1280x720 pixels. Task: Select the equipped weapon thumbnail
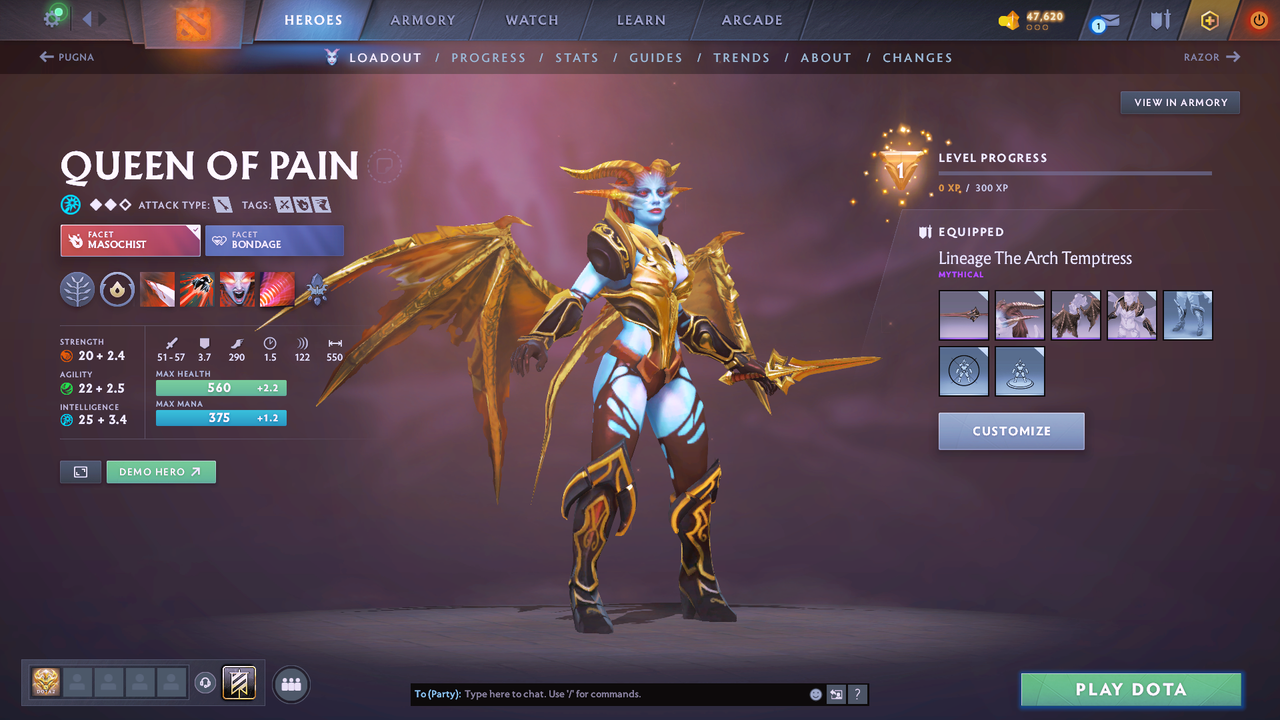(x=963, y=315)
